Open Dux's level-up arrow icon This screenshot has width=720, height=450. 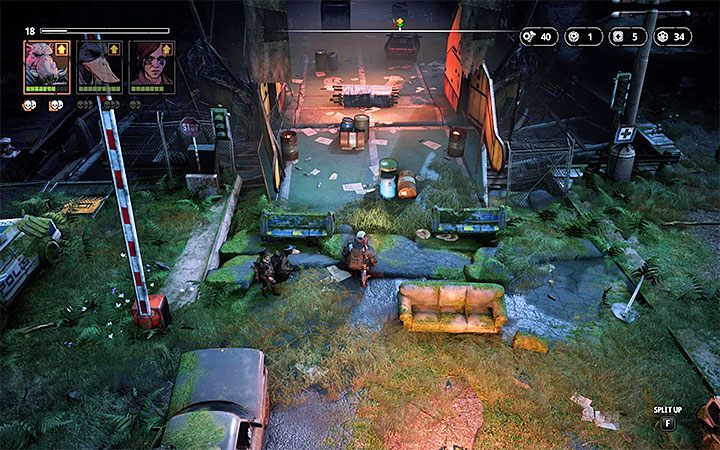116,47
